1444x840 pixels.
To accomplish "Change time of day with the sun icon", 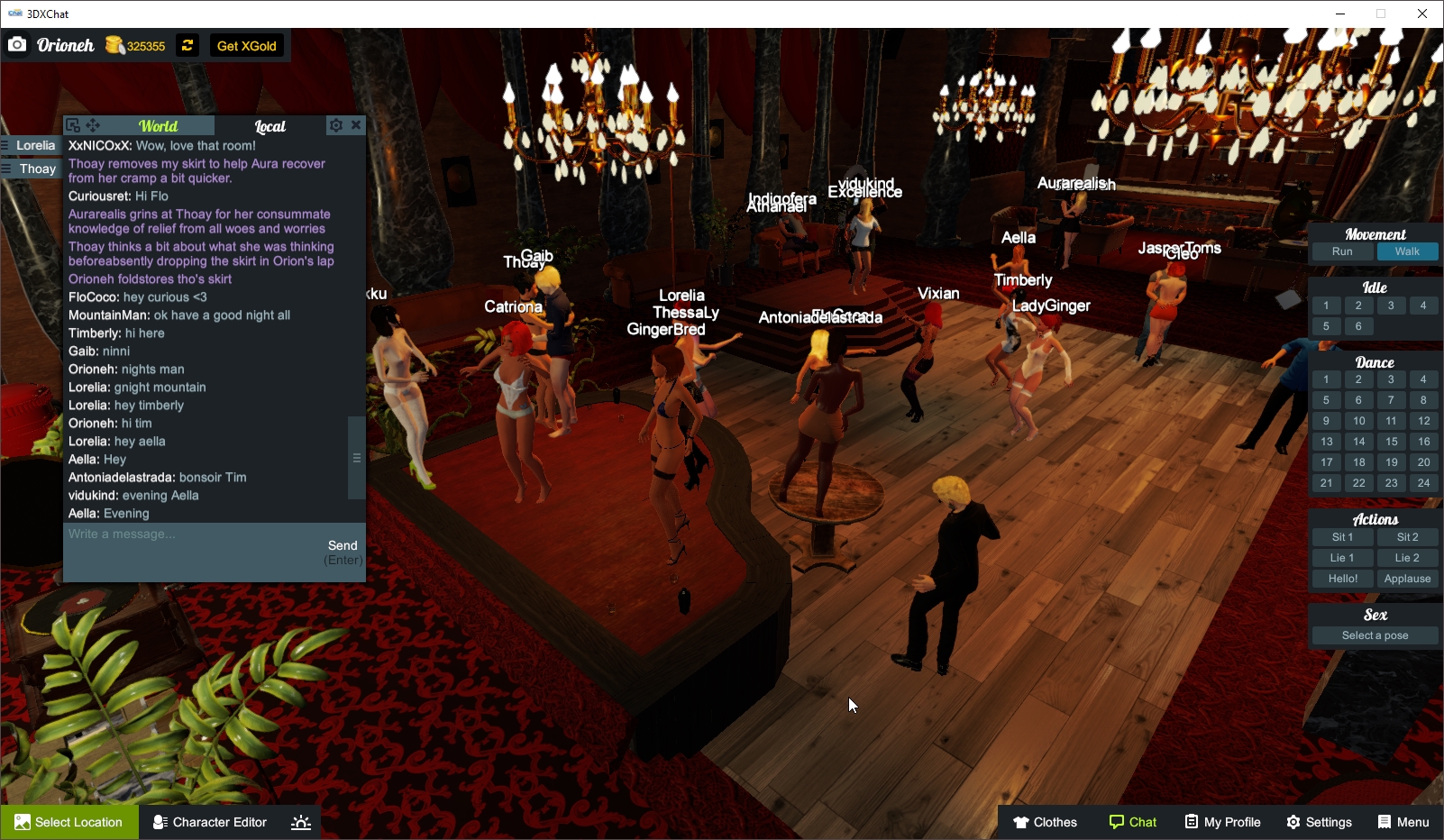I will click(300, 822).
